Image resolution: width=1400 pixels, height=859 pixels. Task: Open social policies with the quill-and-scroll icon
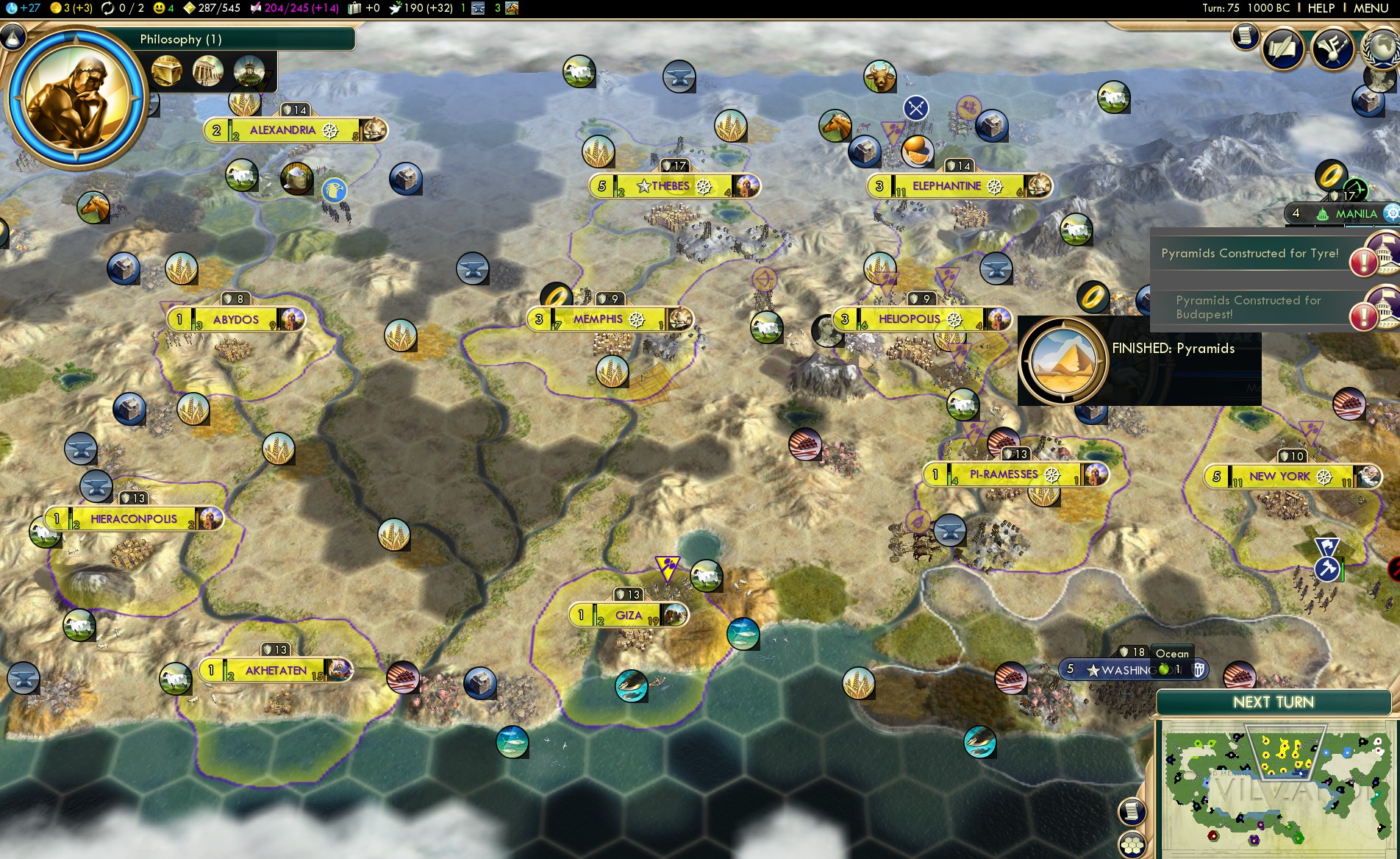tap(1283, 49)
